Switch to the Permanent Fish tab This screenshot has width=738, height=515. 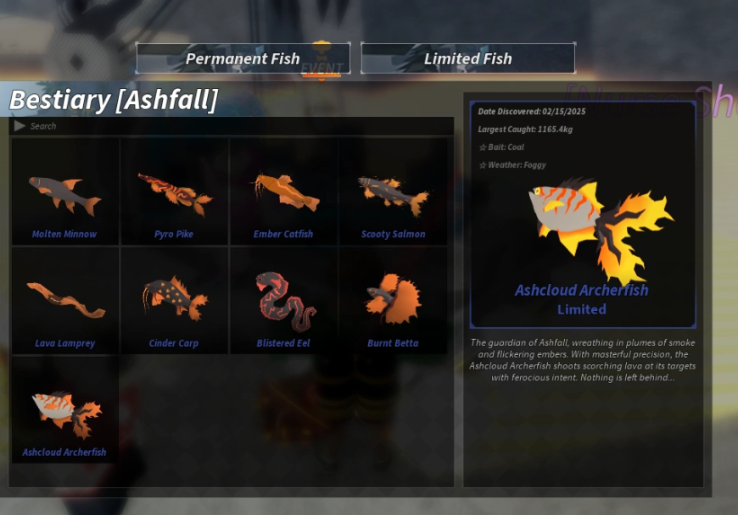tap(243, 58)
